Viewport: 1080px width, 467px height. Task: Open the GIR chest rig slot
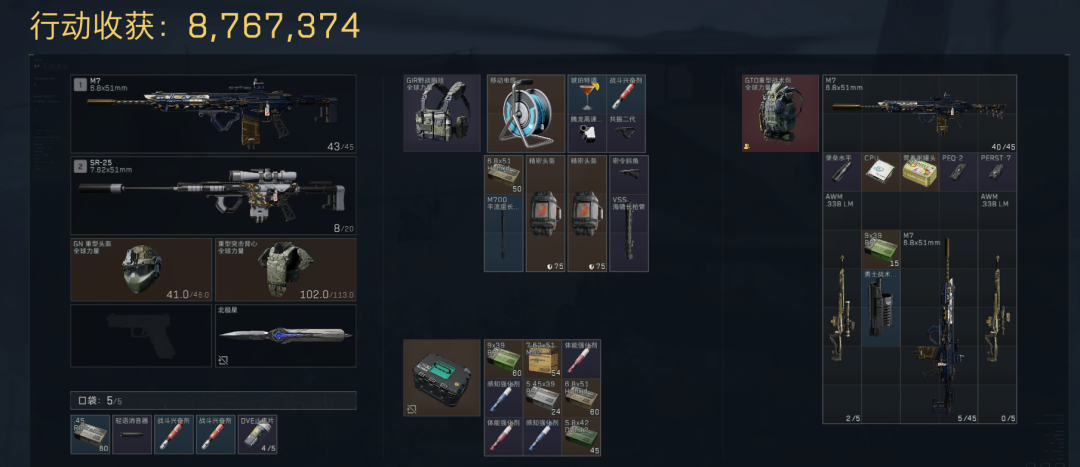click(441, 113)
